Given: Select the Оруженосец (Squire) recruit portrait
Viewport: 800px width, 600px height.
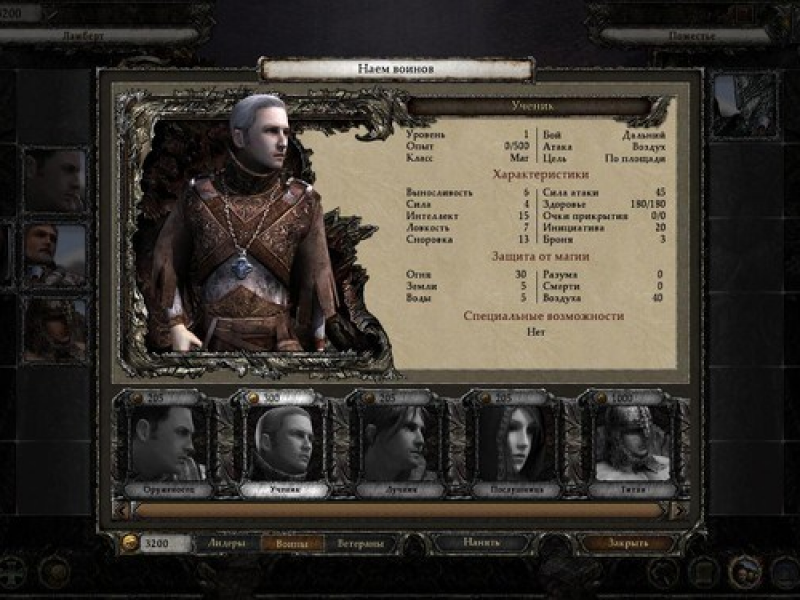Looking at the screenshot, I should [x=164, y=443].
